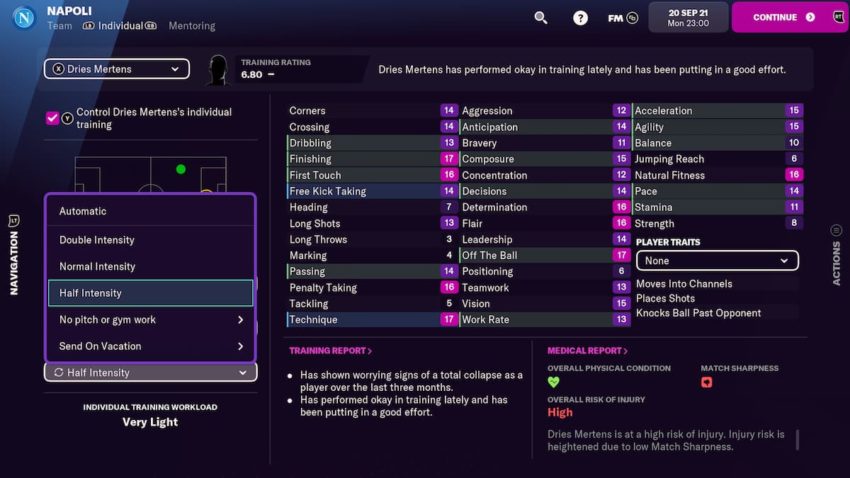Viewport: 850px width, 478px height.
Task: Select Normal Intensity option
Action: click(150, 267)
